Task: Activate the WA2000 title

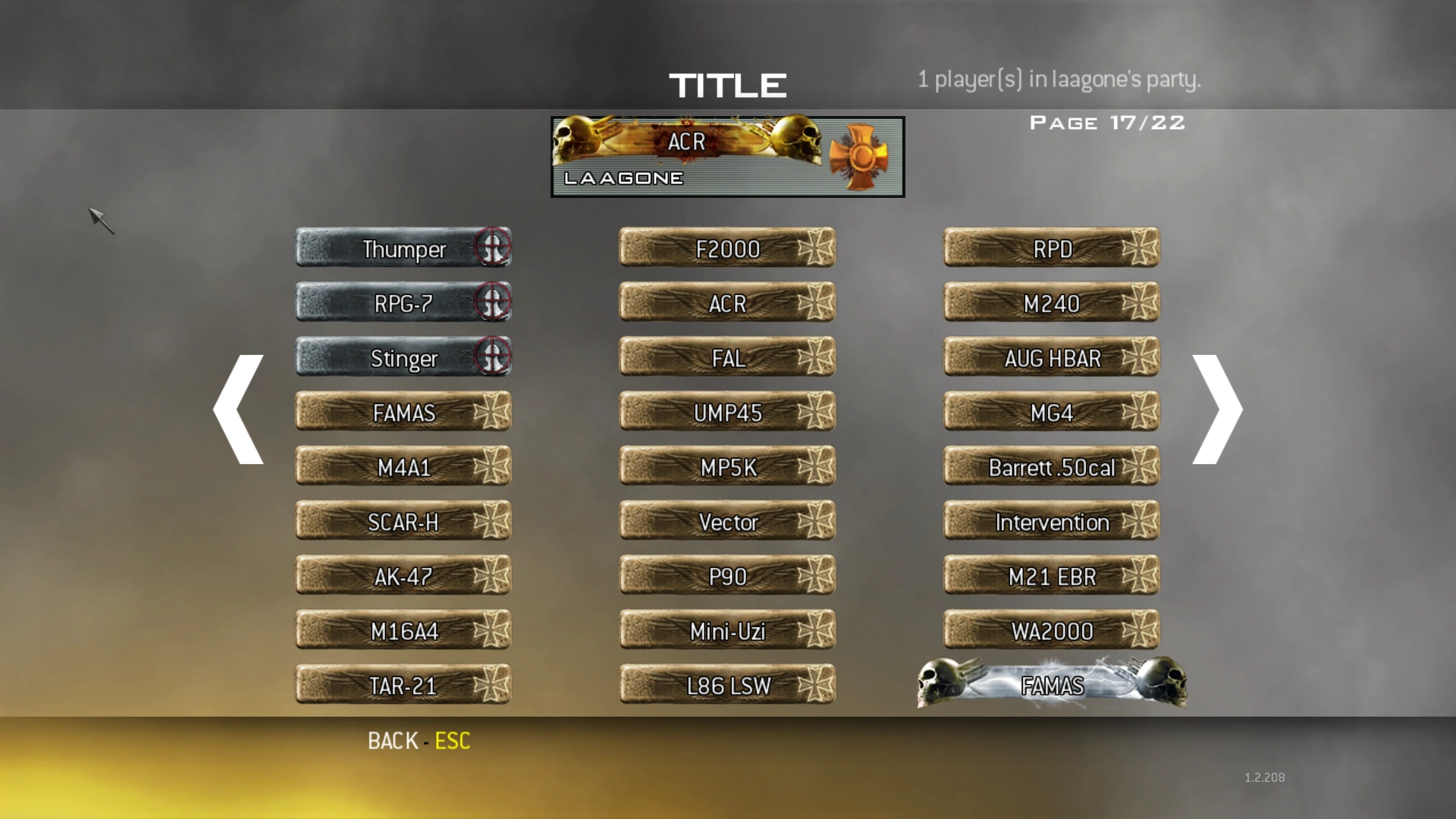Action: (x=1050, y=630)
